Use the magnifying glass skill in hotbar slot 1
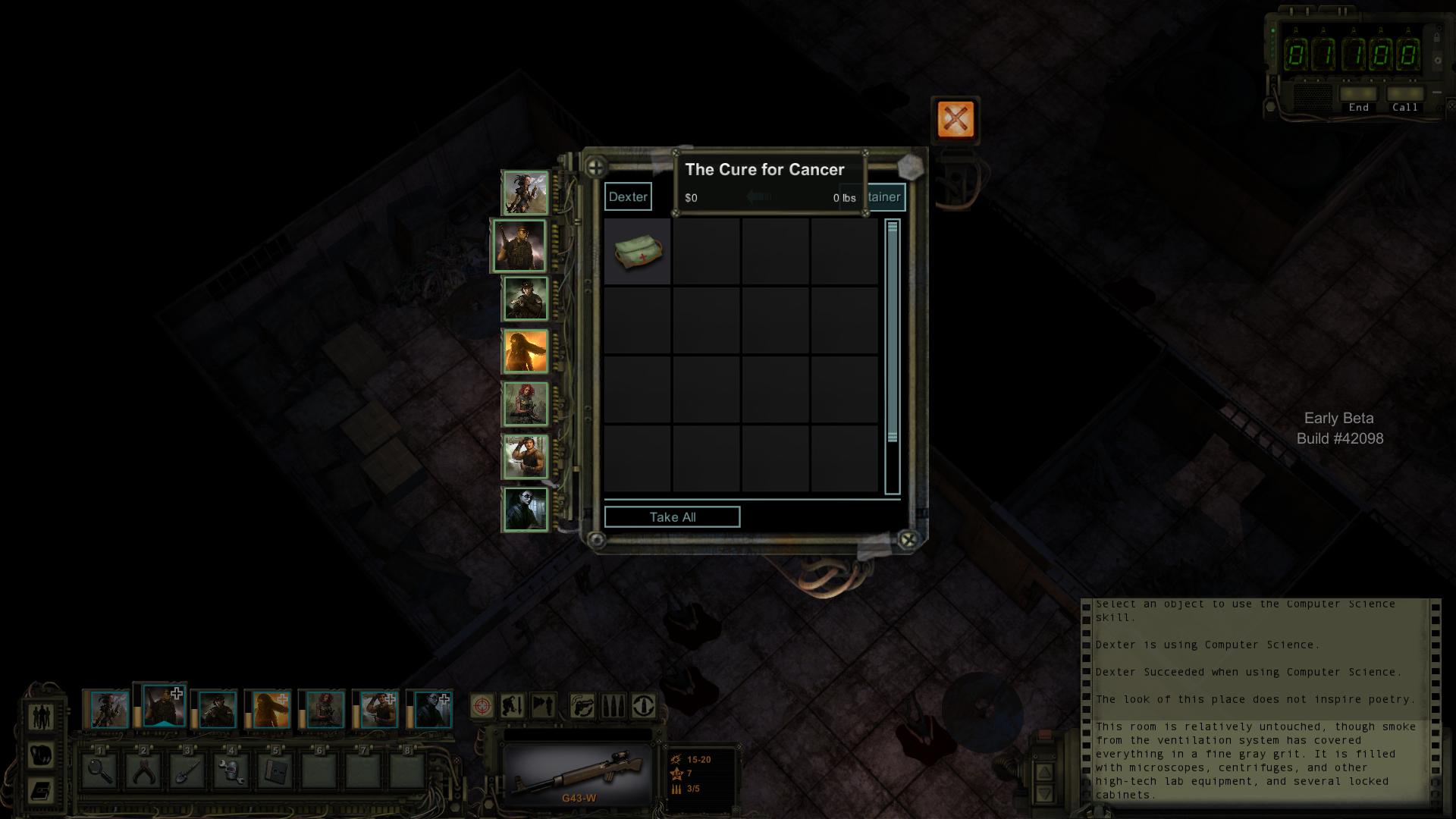Screen dimensions: 1456x819 click(100, 772)
